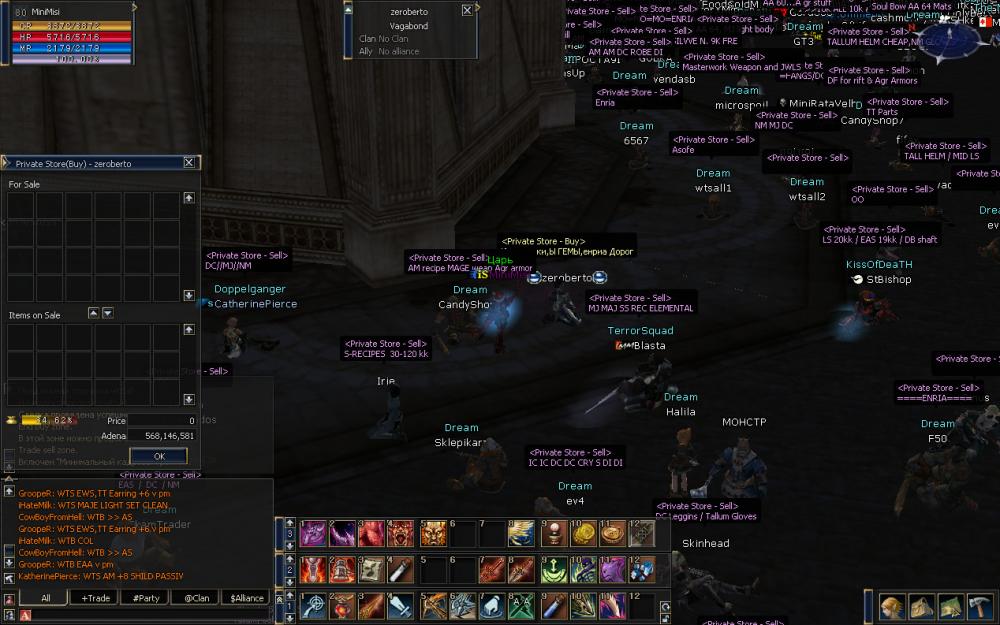The image size is (1000, 625).
Task: Switch to the $Alliance chat tab
Action: 246,598
